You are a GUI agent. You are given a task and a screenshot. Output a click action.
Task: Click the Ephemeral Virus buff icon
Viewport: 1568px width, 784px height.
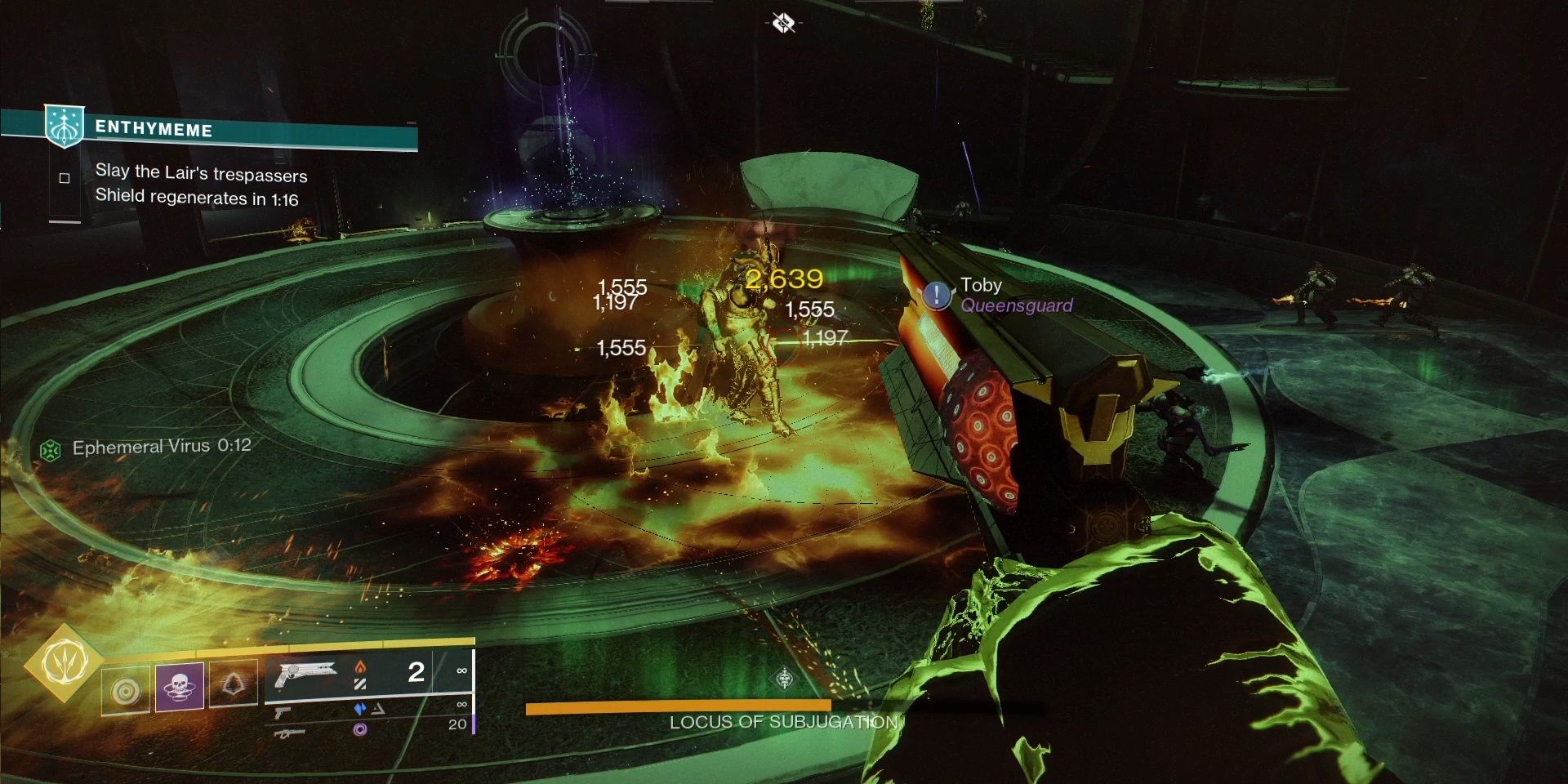(51, 447)
